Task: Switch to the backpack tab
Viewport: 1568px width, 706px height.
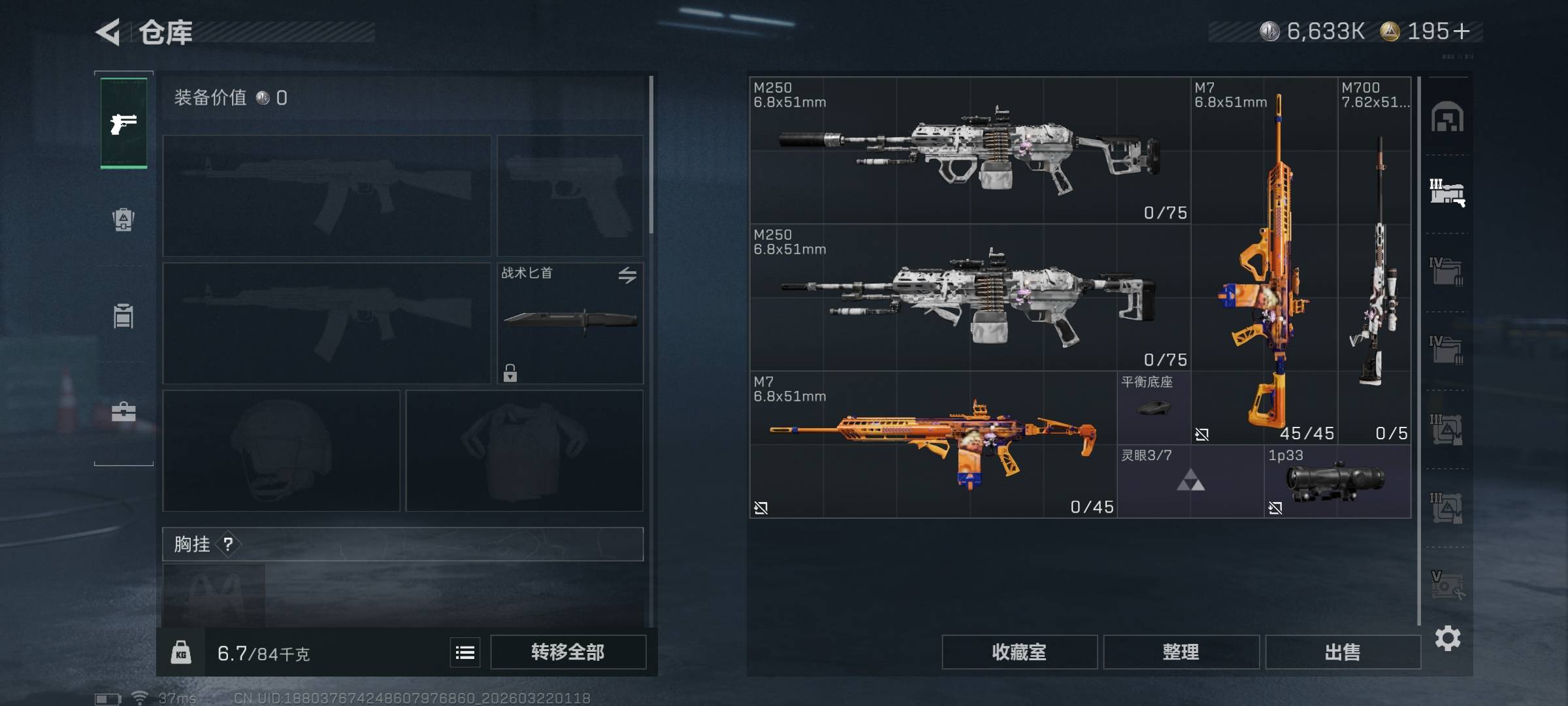Action: click(x=123, y=220)
